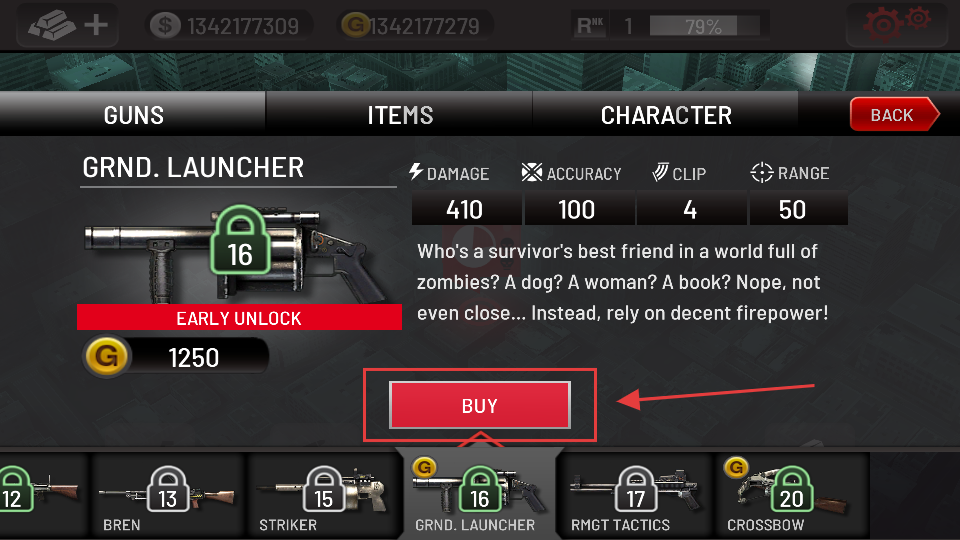Screen dimensions: 960x540
Task: Open the ITEMS tab
Action: tap(400, 115)
